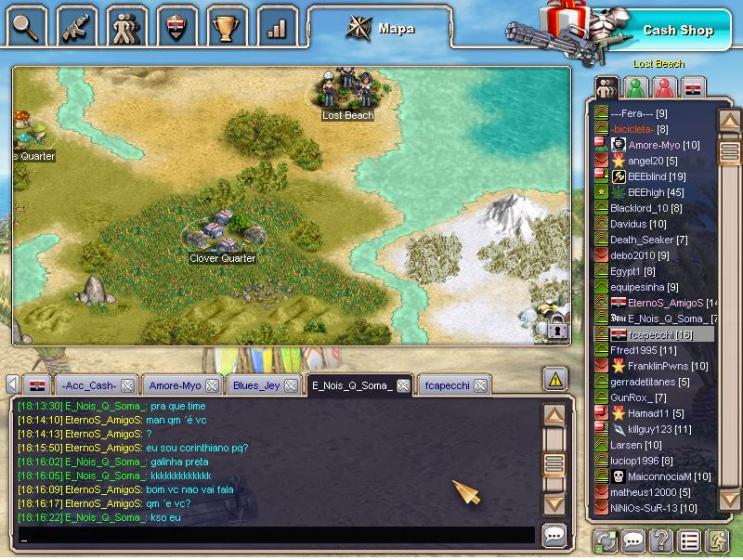Open the question mark help button
Screen dimensions: 743x560
click(x=660, y=541)
